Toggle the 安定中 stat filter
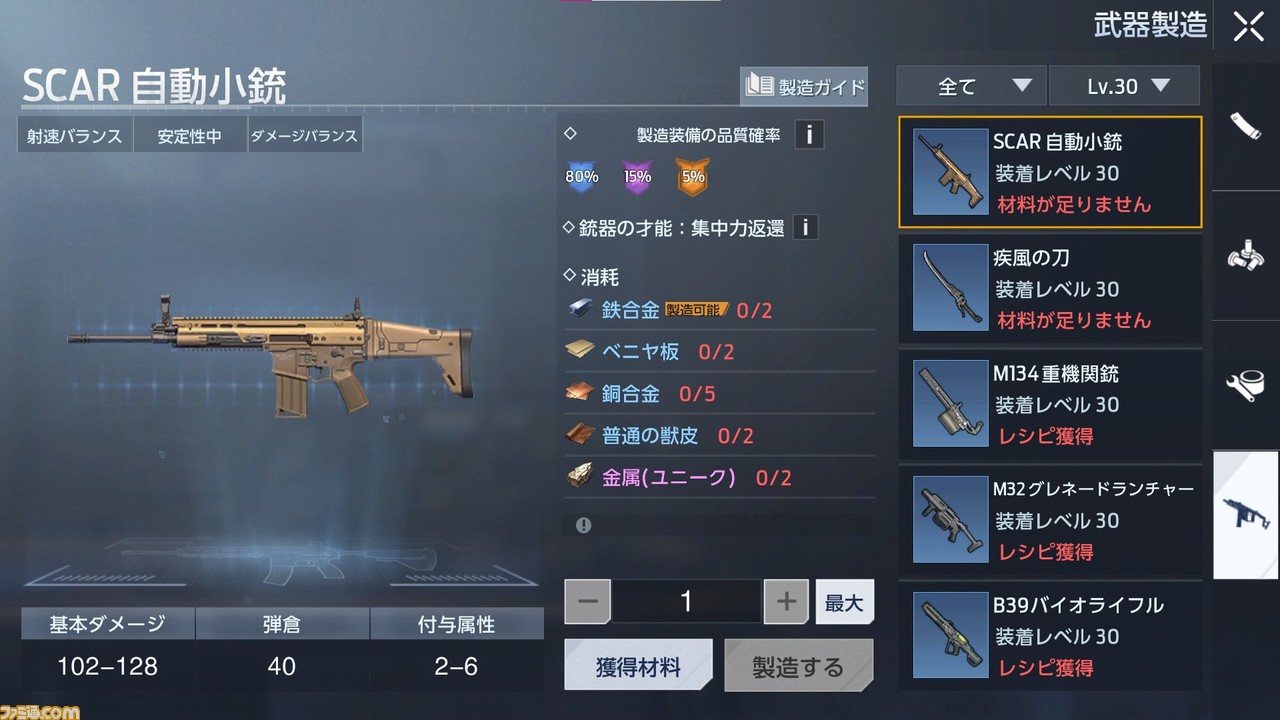This screenshot has width=1280, height=720. click(x=190, y=134)
